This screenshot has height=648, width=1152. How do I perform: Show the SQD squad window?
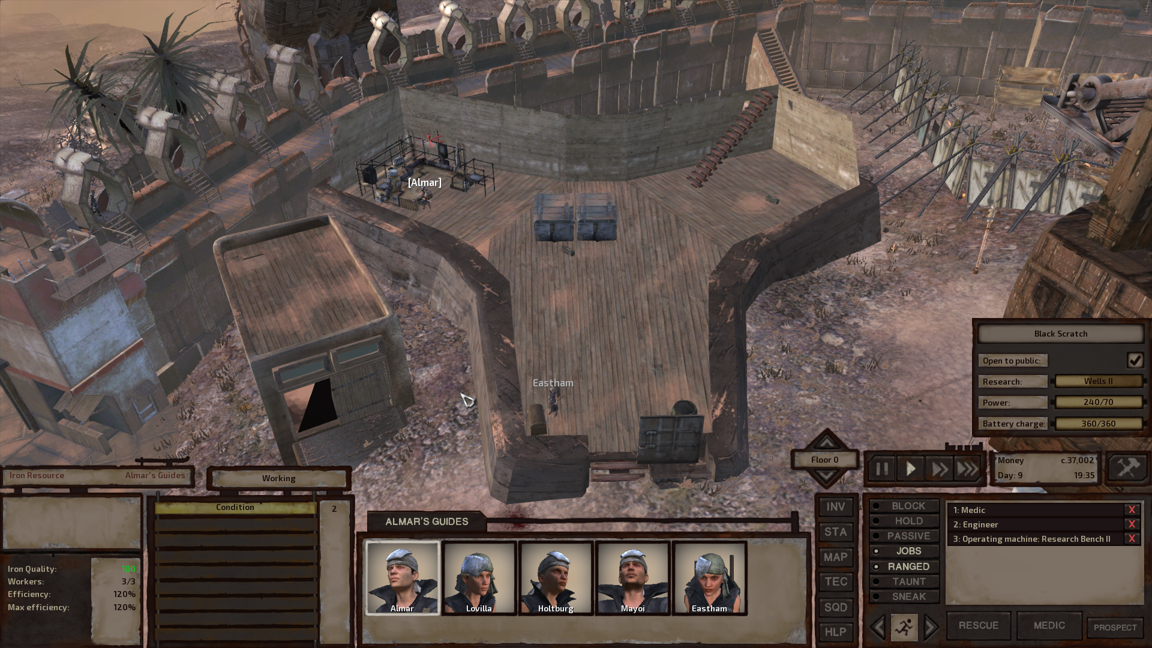pos(835,607)
